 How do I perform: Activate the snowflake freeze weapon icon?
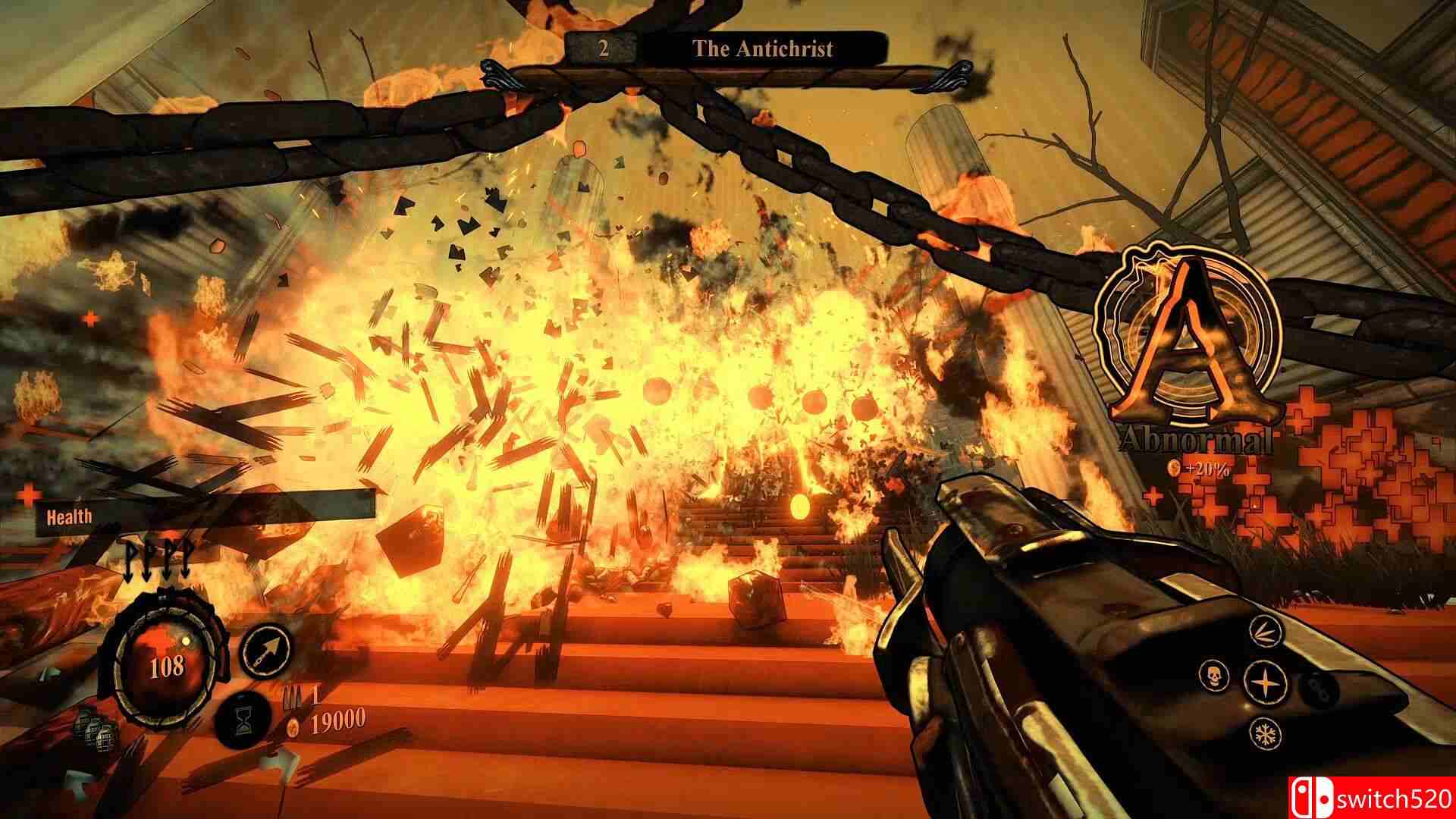[1265, 733]
